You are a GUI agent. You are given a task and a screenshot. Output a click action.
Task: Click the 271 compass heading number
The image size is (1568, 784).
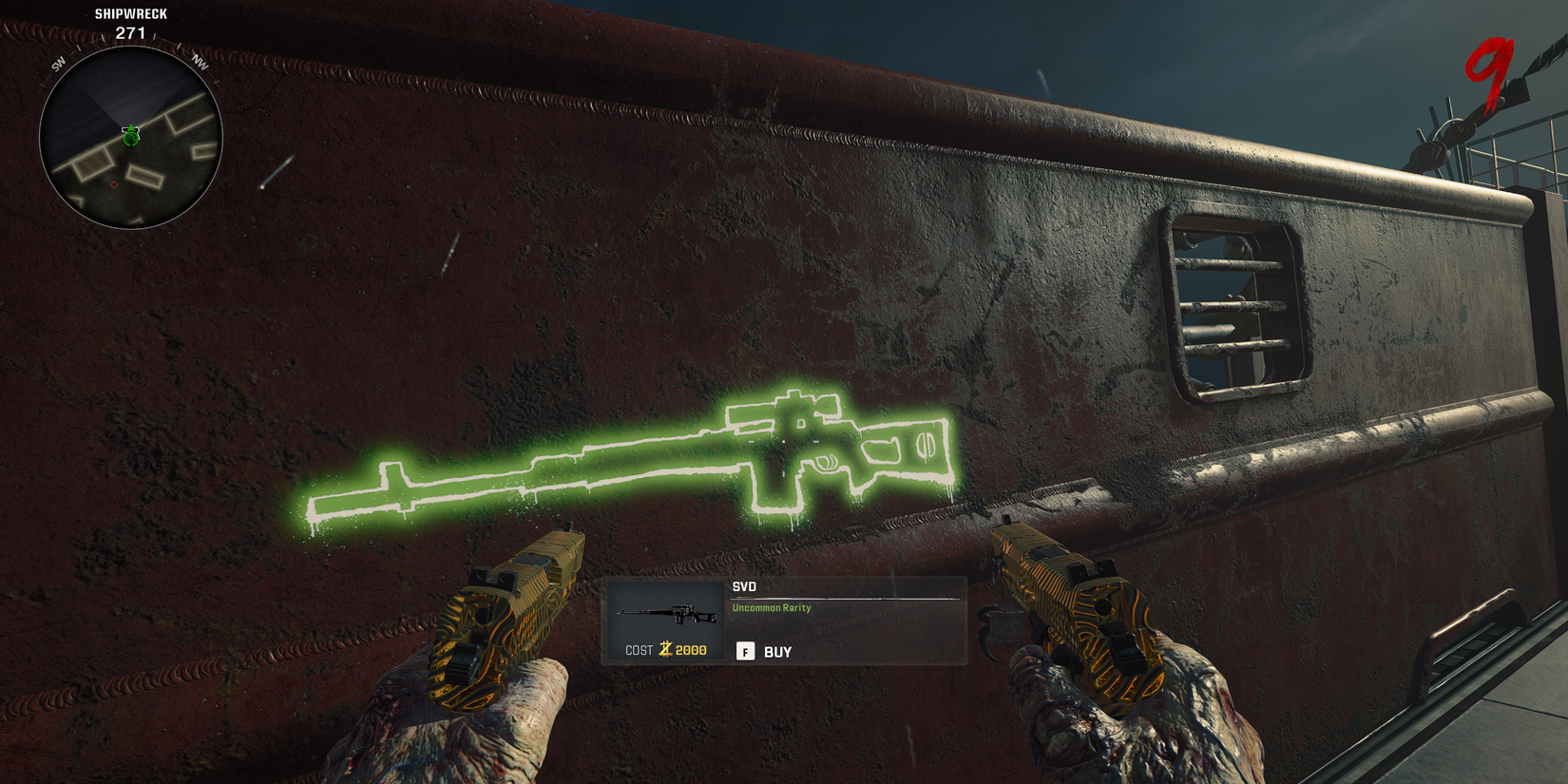pyautogui.click(x=129, y=31)
